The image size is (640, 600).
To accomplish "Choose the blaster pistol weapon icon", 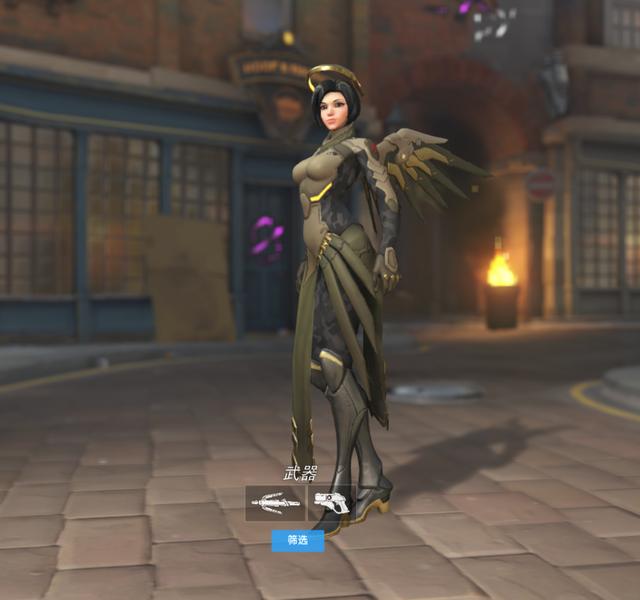I will [x=331, y=502].
